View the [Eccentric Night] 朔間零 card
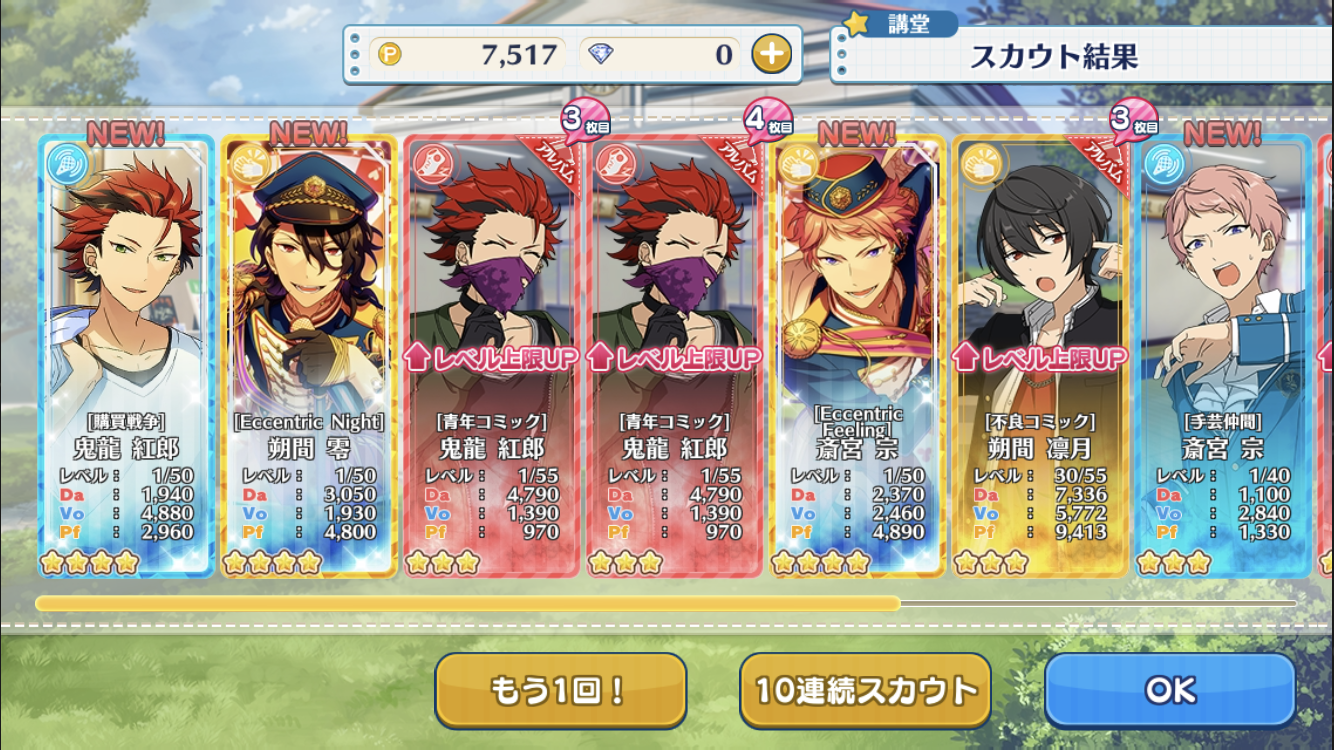 pyautogui.click(x=309, y=355)
